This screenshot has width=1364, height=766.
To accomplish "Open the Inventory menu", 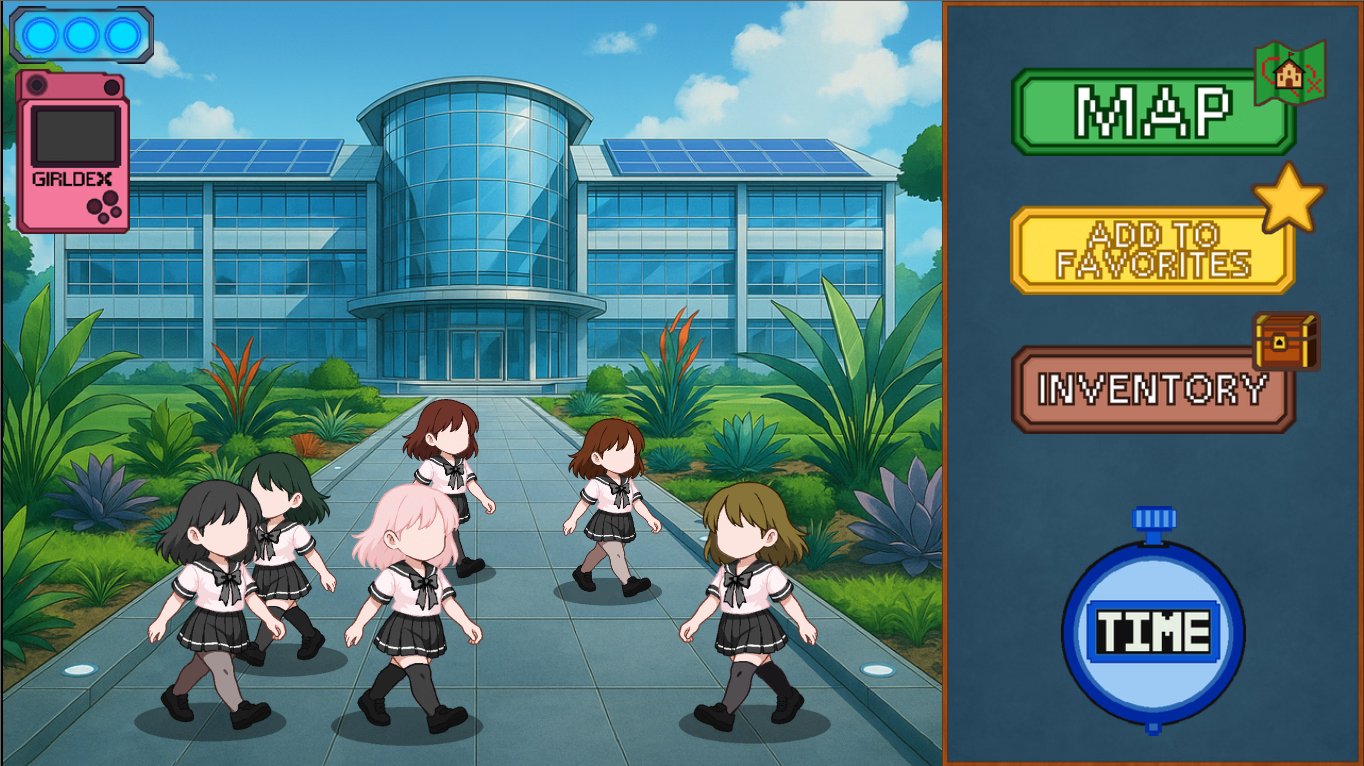I will pyautogui.click(x=1152, y=389).
